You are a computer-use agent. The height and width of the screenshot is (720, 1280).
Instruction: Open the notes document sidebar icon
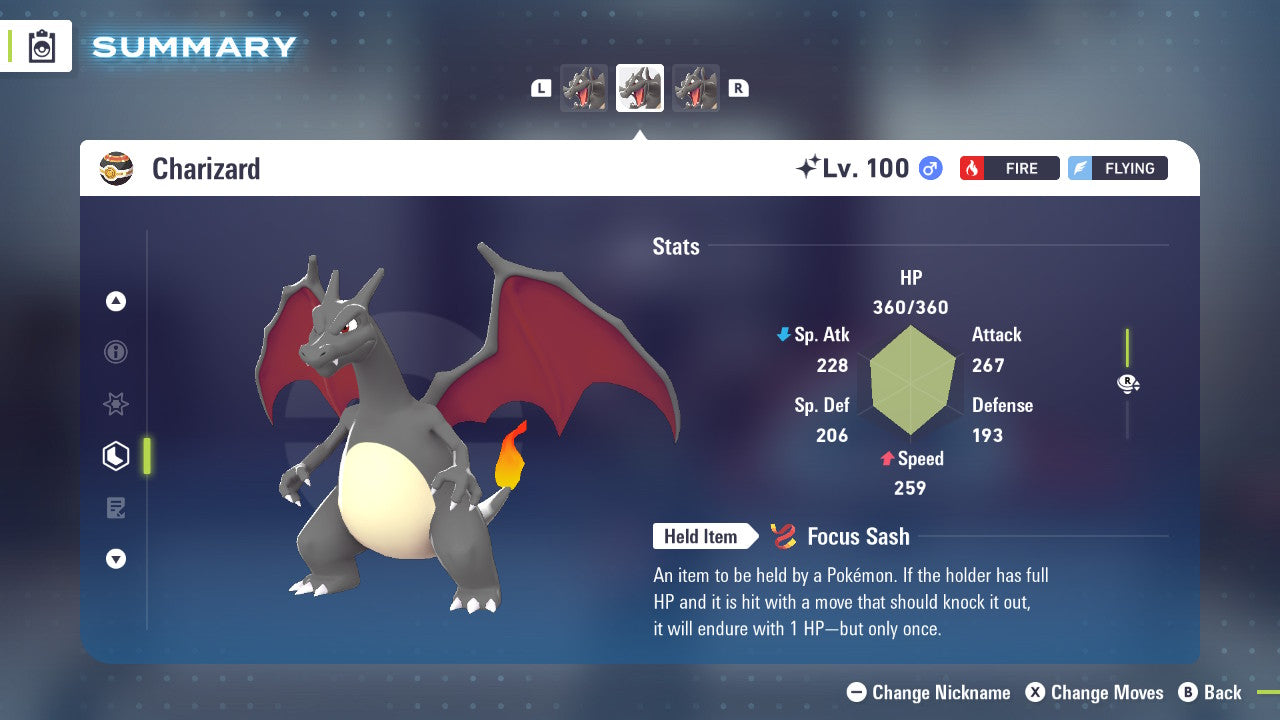coord(116,507)
